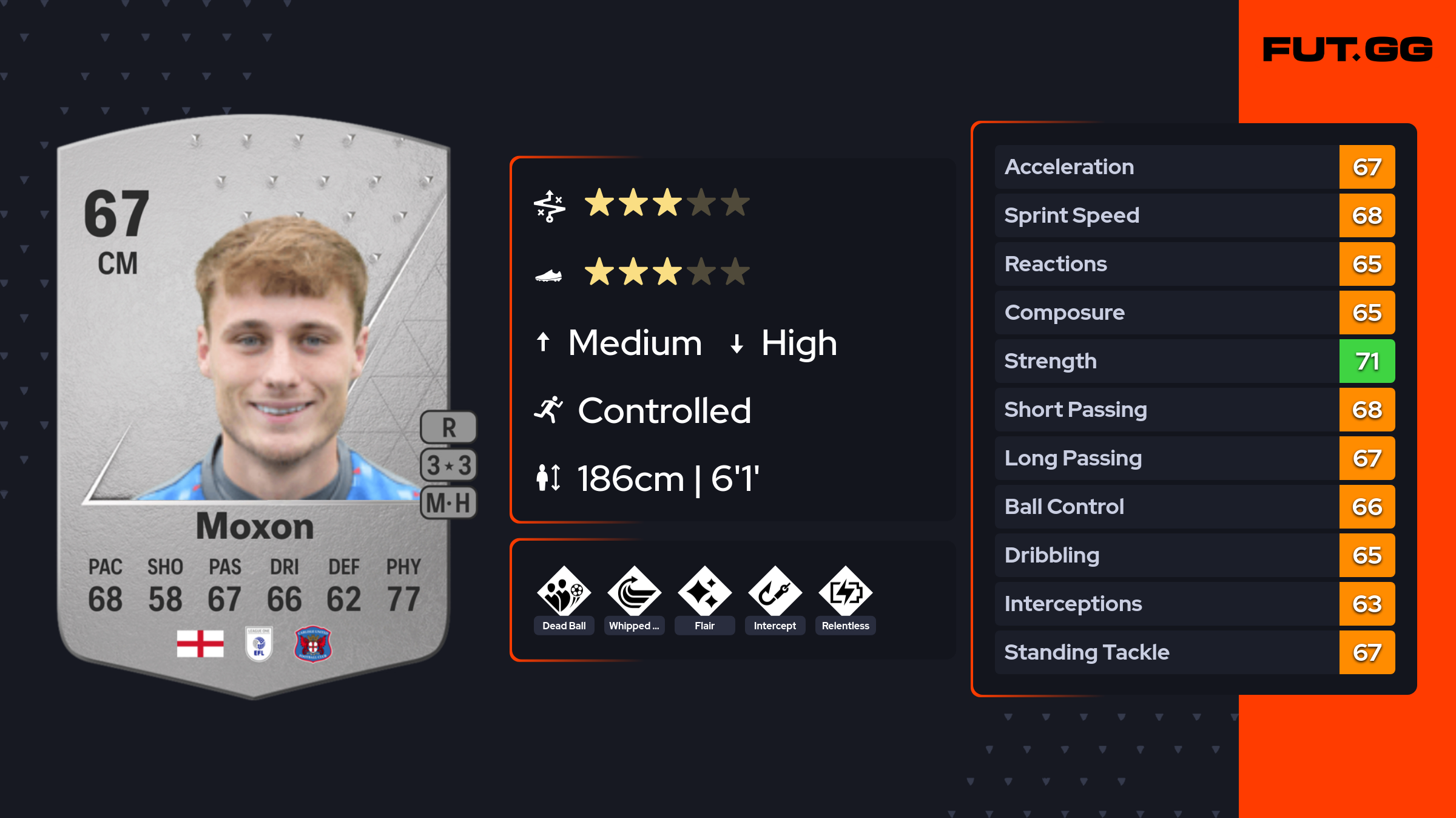Open the FUT.GG logo
Image resolution: width=1456 pixels, height=818 pixels.
(x=1347, y=50)
